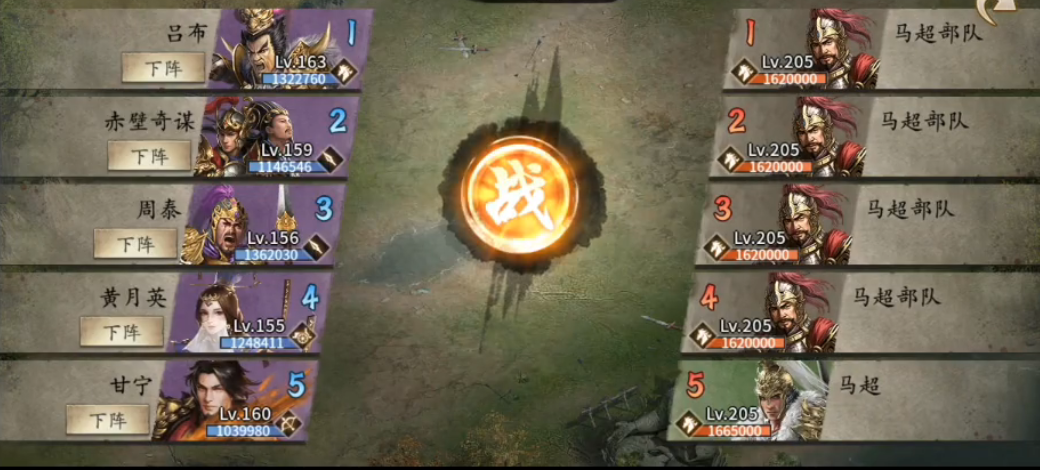This screenshot has height=470, width=1040.
Task: Go back using the top-right arrow
Action: pyautogui.click(x=1019, y=10)
